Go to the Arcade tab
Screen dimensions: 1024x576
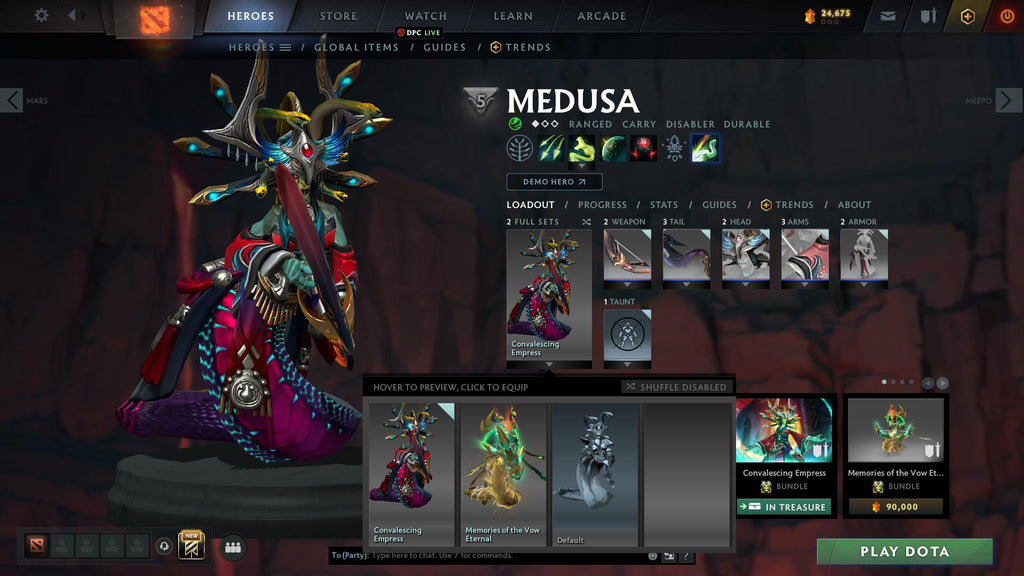[x=601, y=16]
